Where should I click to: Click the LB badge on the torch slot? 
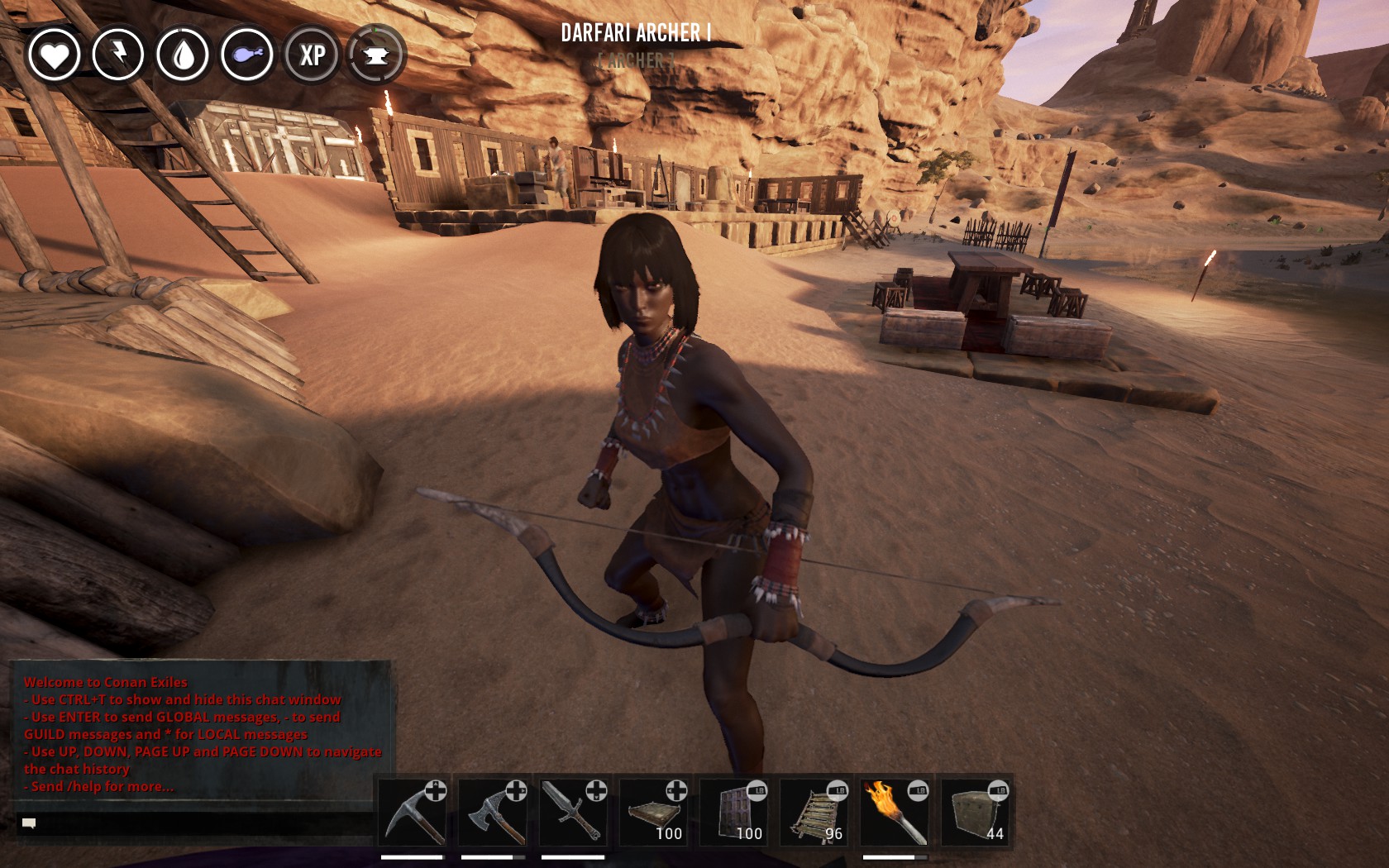(919, 789)
